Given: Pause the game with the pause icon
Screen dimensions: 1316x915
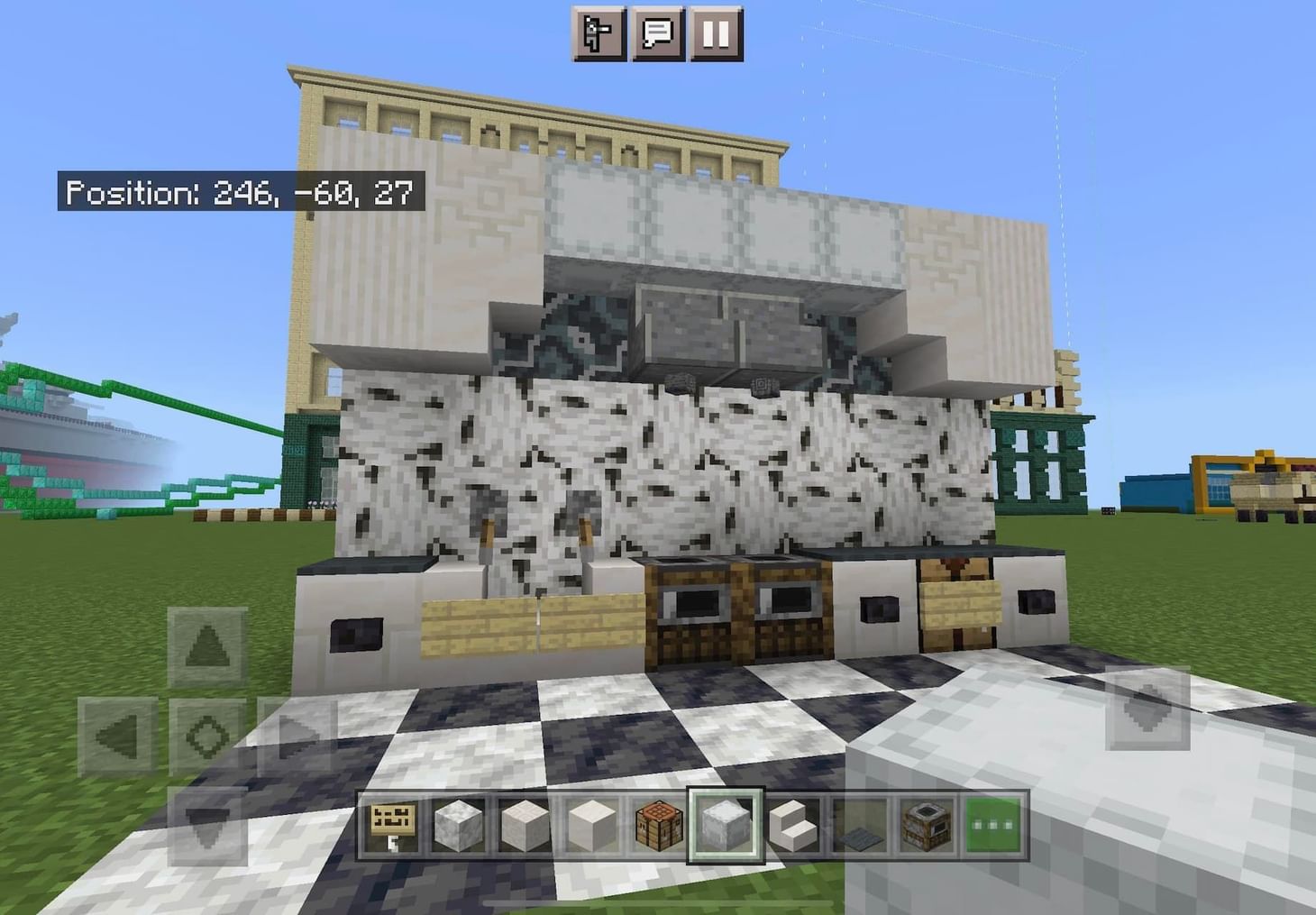Looking at the screenshot, I should [x=717, y=33].
